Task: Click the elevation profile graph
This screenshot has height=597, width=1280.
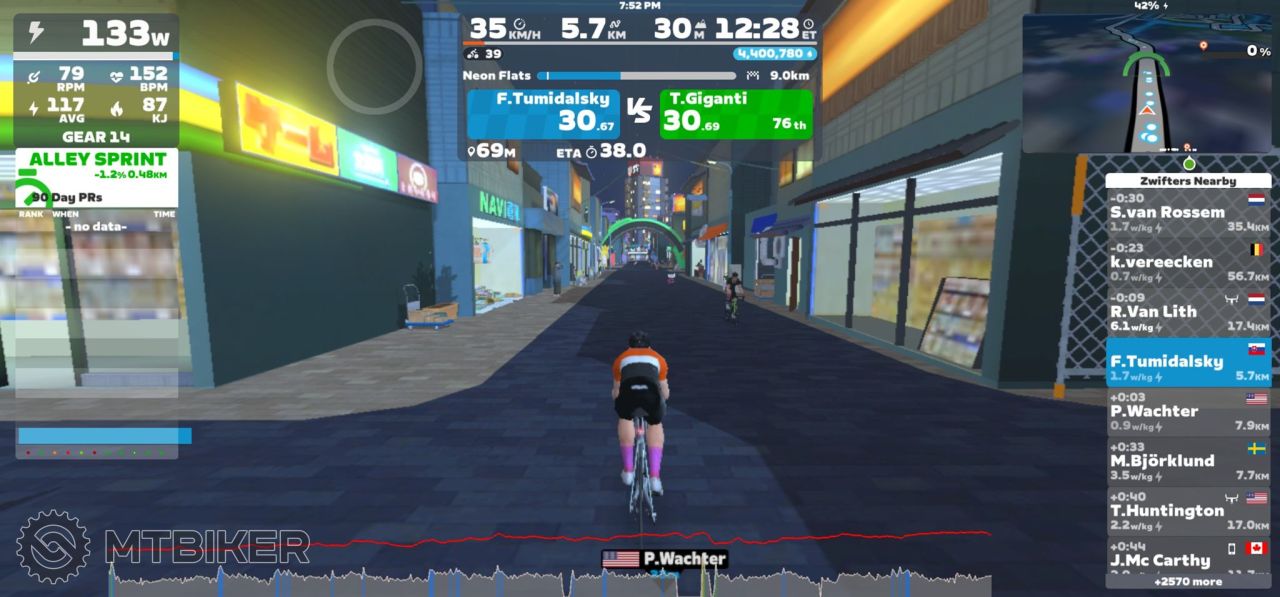Action: pyautogui.click(x=550, y=578)
